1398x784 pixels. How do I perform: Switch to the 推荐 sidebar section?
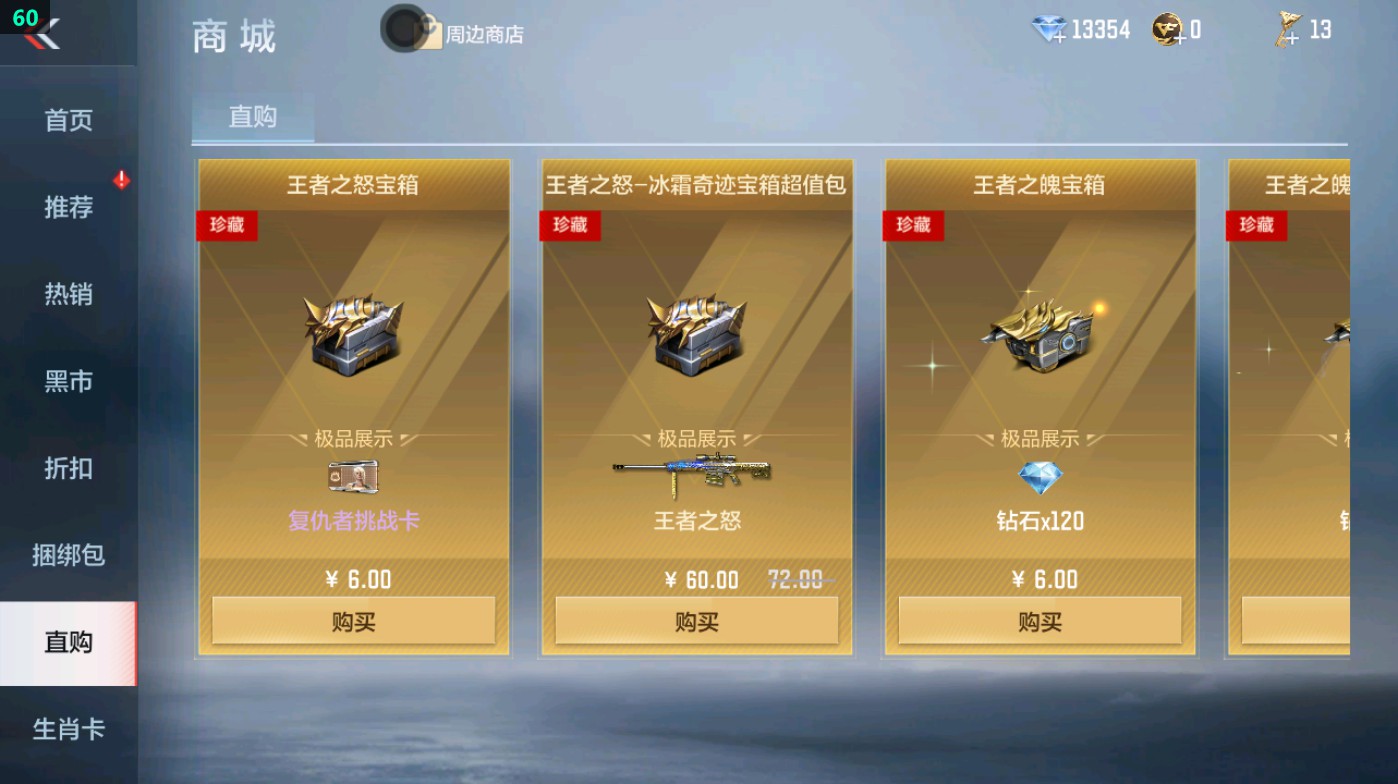67,206
